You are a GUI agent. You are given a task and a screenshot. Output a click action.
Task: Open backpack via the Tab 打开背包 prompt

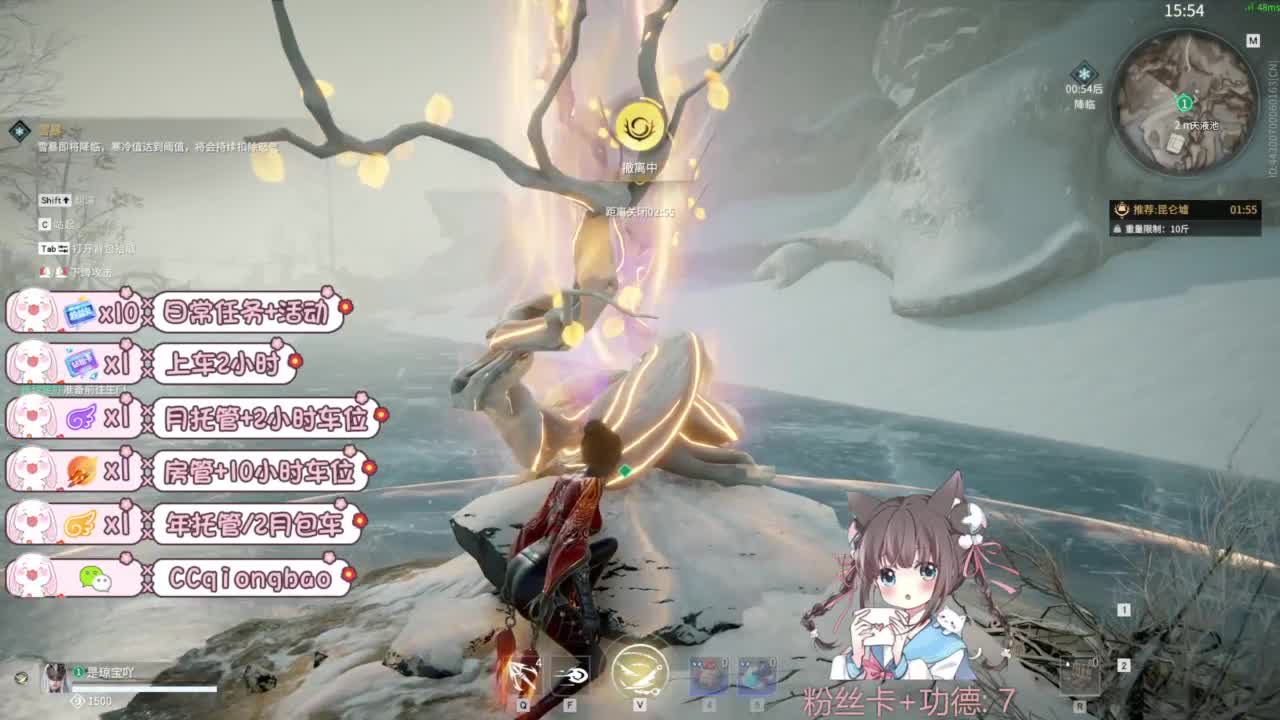click(53, 248)
